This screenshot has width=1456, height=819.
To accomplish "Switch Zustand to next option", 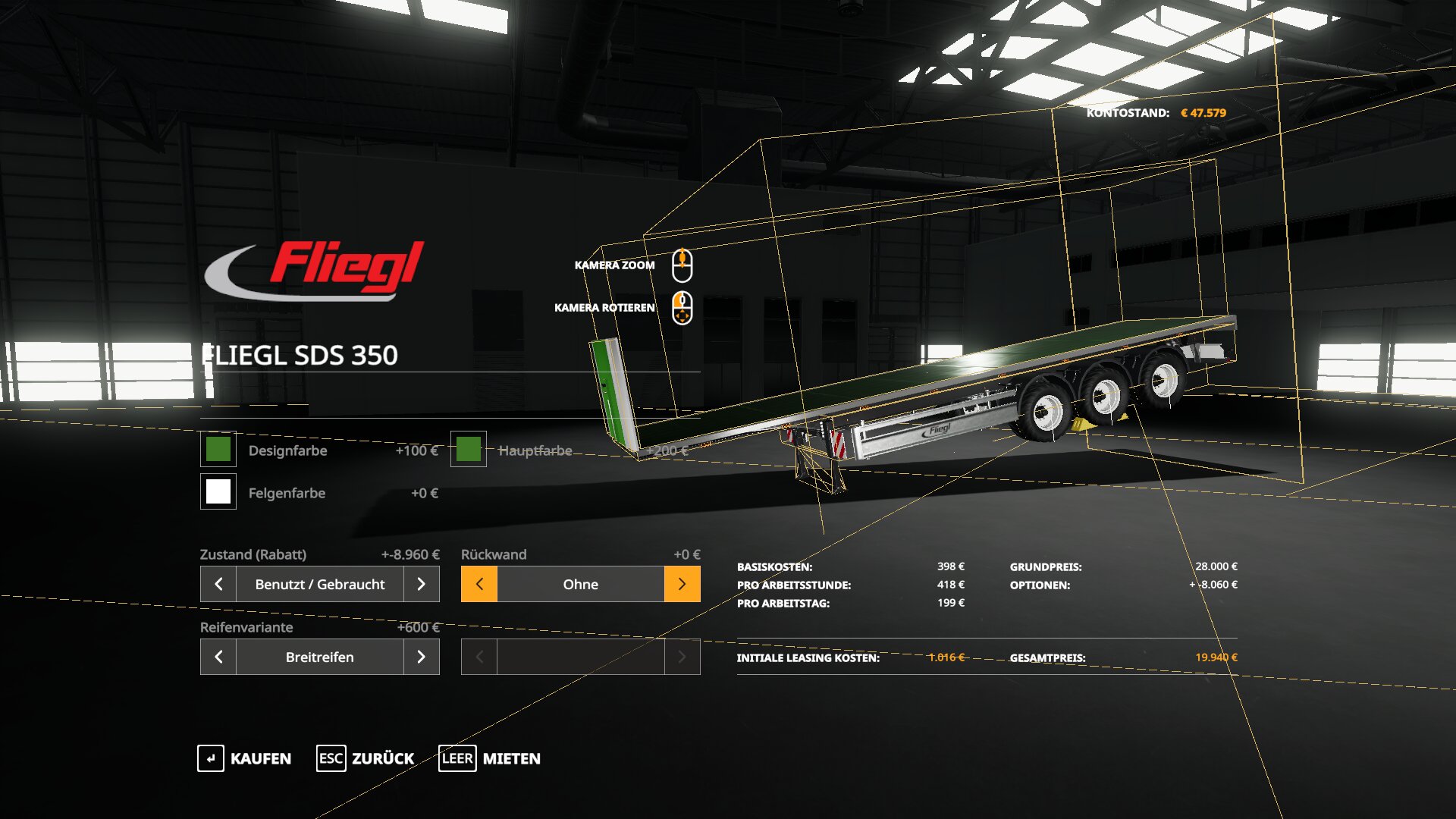I will click(x=422, y=584).
